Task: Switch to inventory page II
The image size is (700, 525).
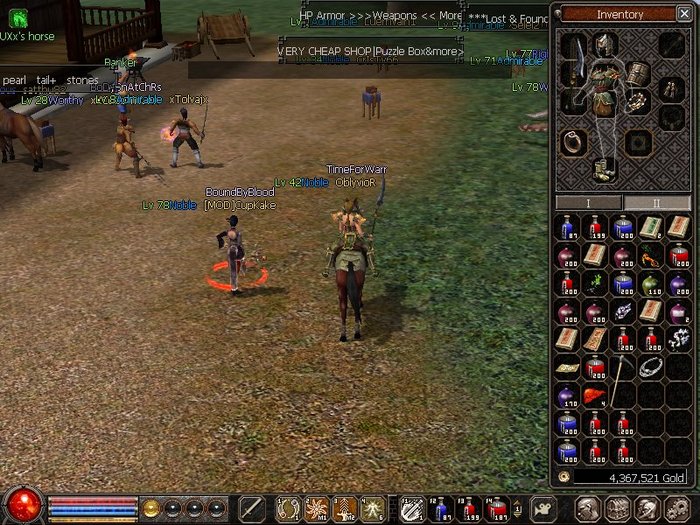Action: (656, 203)
